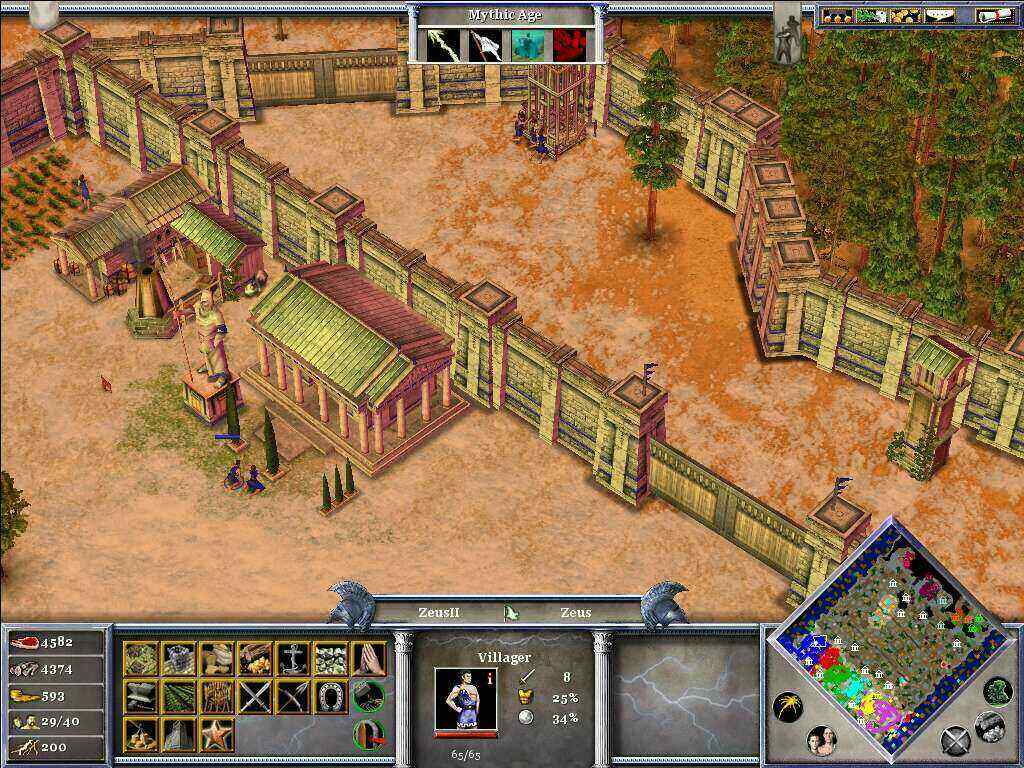
Task: Select the anvil armory build icon
Action: coord(140,697)
